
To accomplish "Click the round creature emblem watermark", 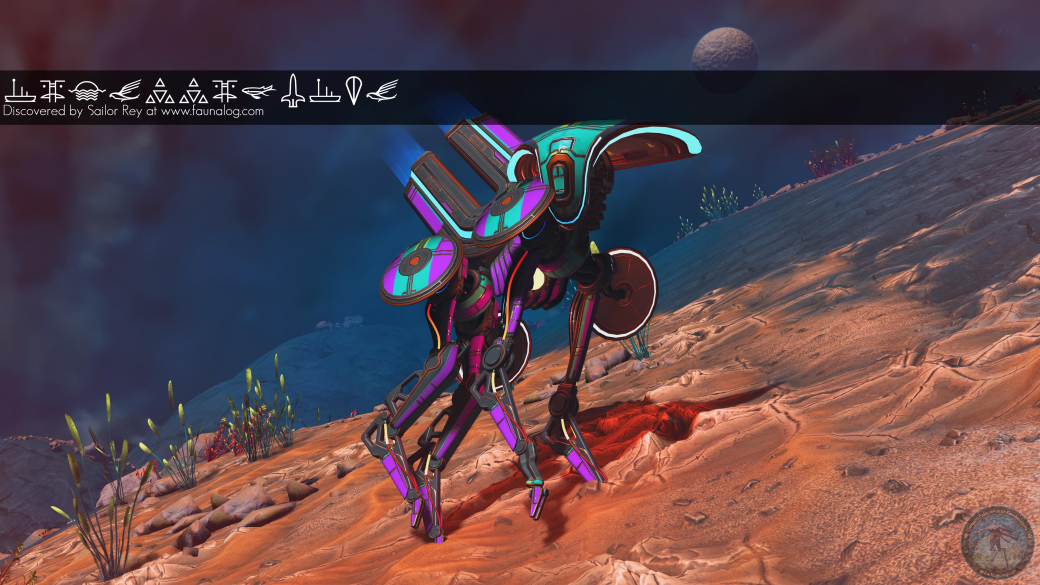I will 997,542.
